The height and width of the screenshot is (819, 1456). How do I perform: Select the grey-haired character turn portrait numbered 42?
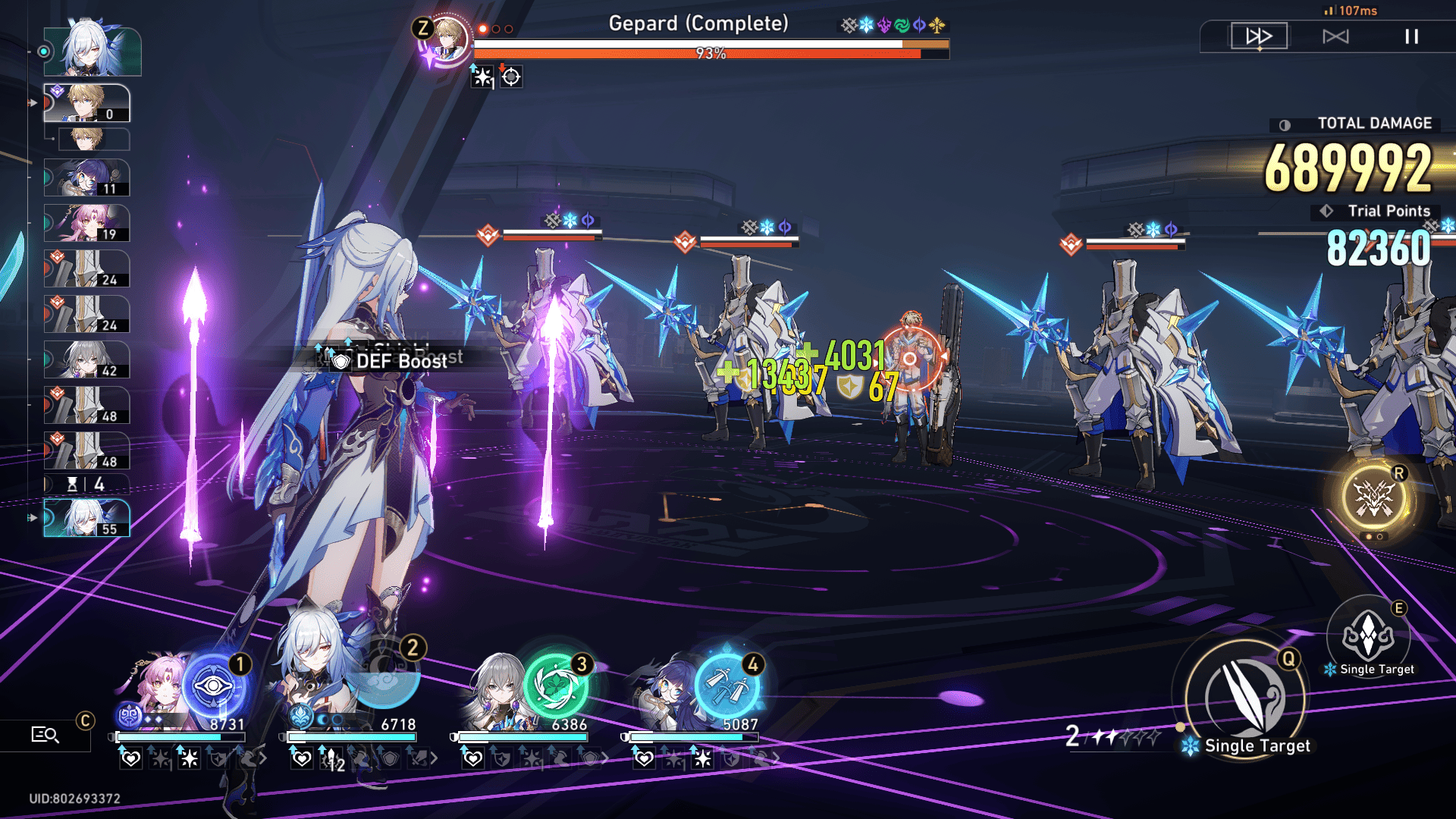click(x=86, y=360)
